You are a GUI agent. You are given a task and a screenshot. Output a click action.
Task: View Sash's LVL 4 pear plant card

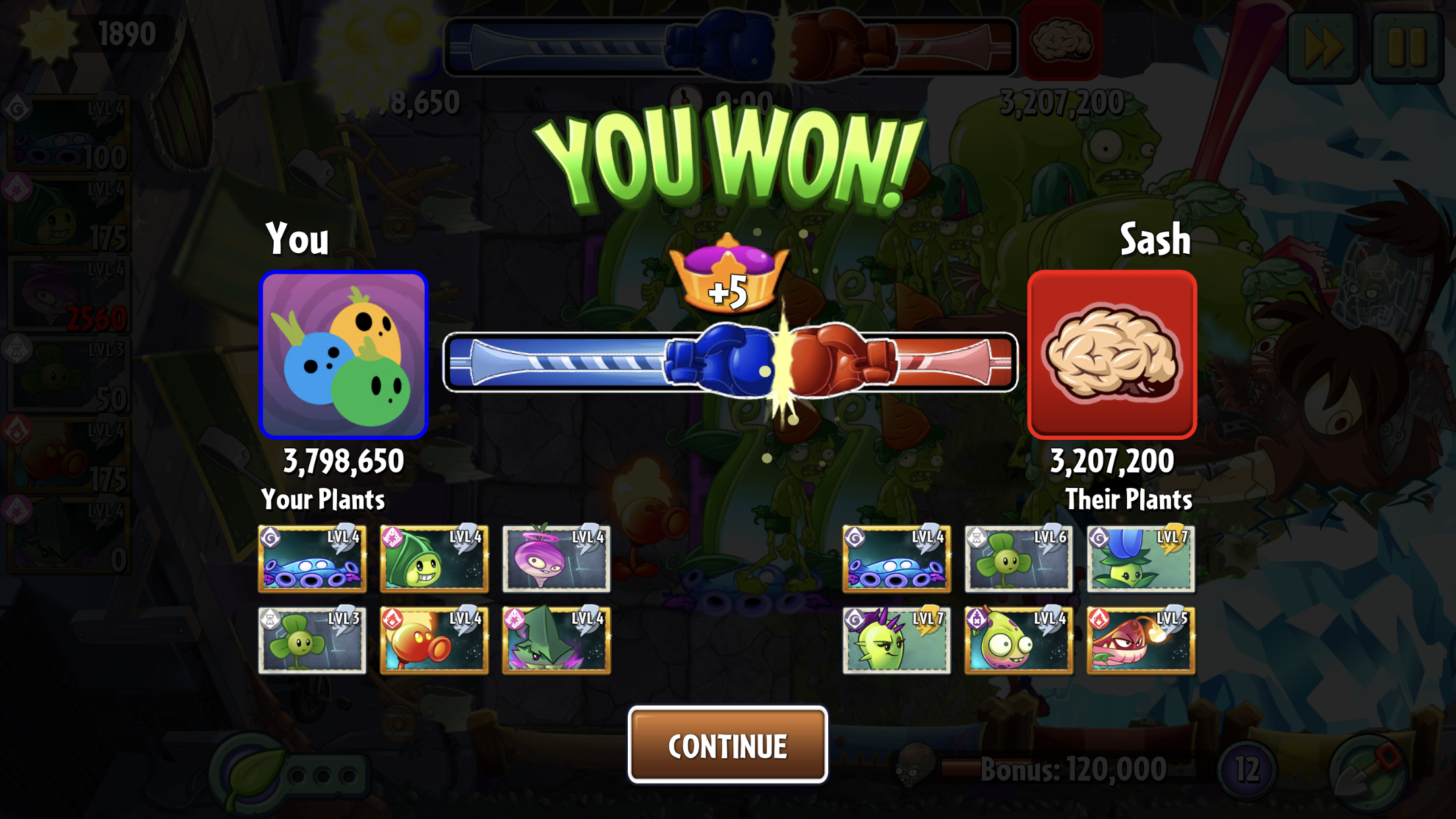tap(1018, 640)
